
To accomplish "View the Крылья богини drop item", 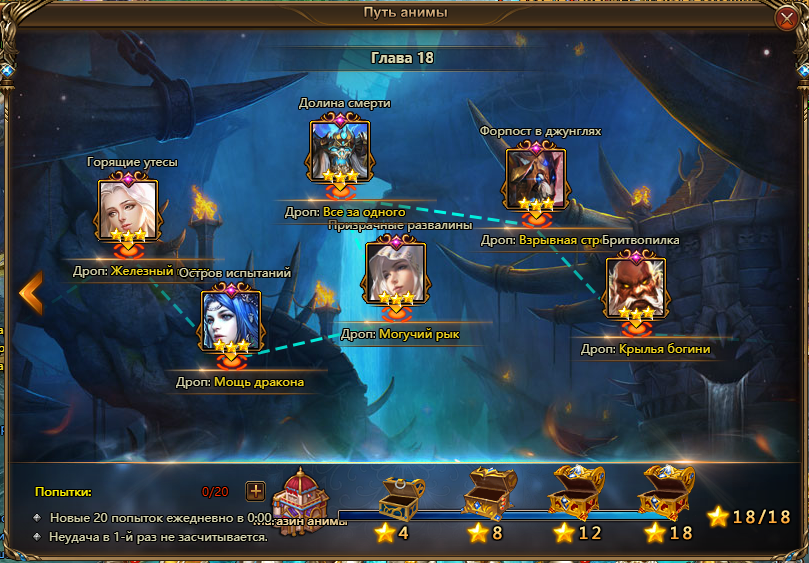I will [x=662, y=349].
